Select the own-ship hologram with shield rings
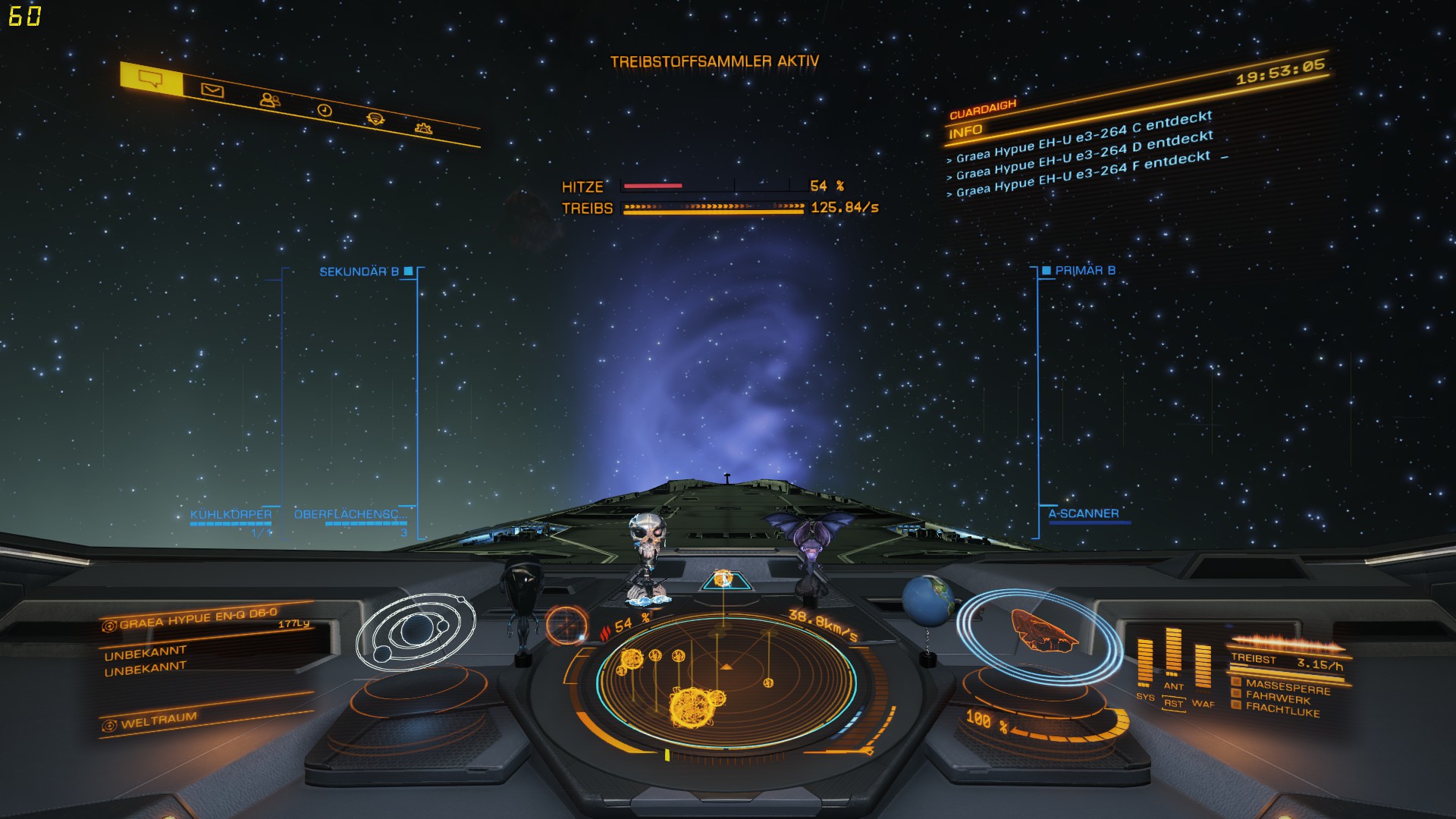The image size is (1456, 819). click(x=1040, y=634)
